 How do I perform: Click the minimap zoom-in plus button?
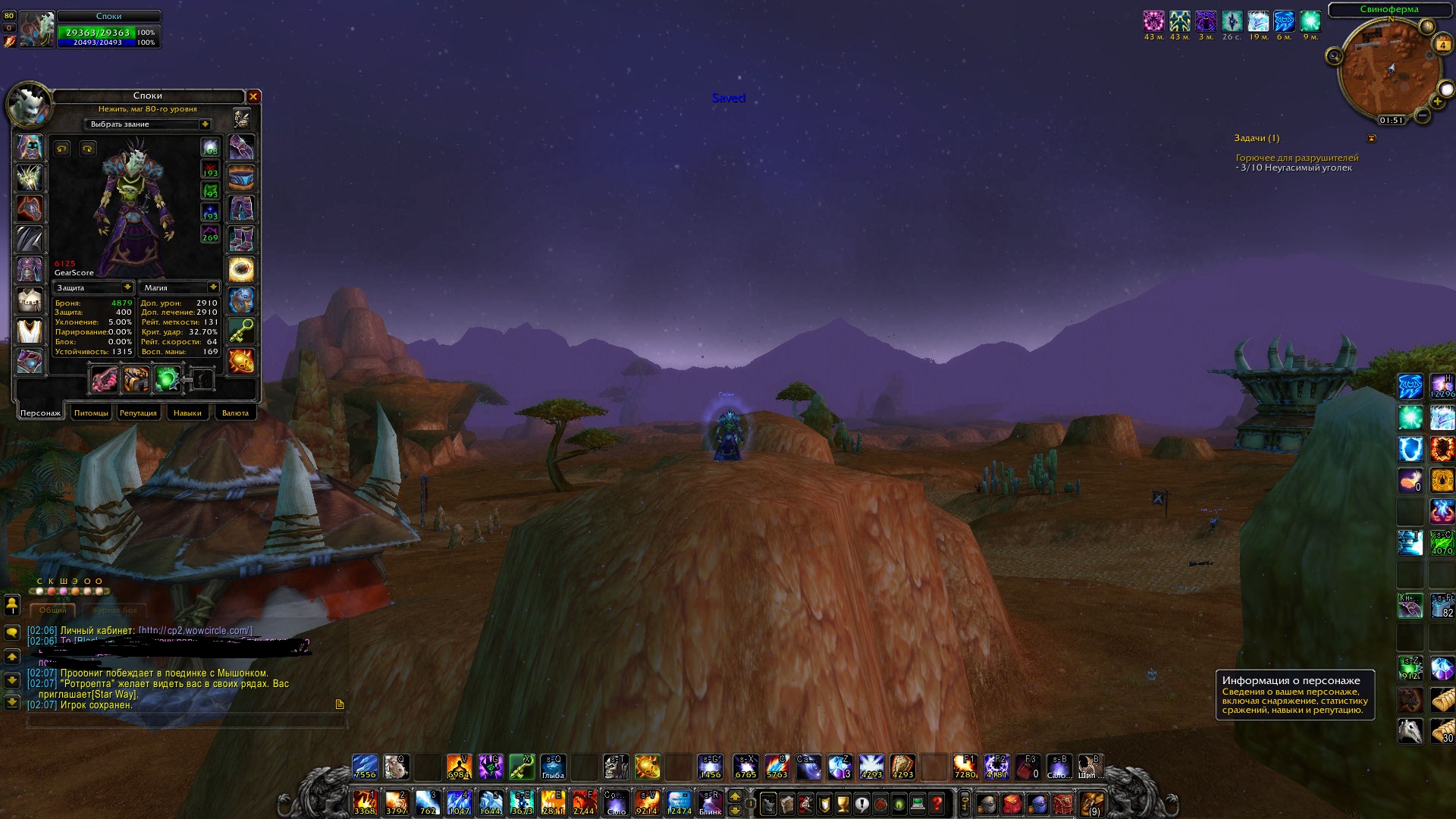click(1437, 102)
